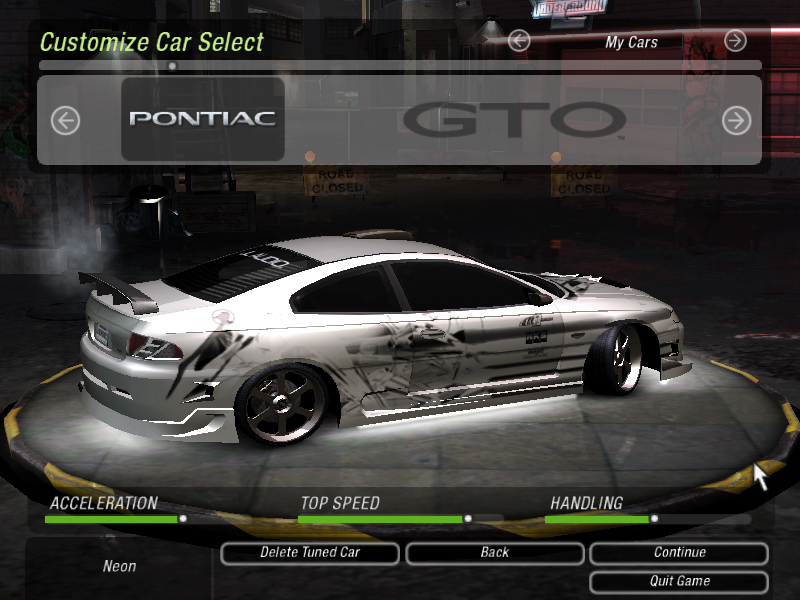This screenshot has height=600, width=800.
Task: Select the Pontiac brand logo tile
Action: click(203, 119)
